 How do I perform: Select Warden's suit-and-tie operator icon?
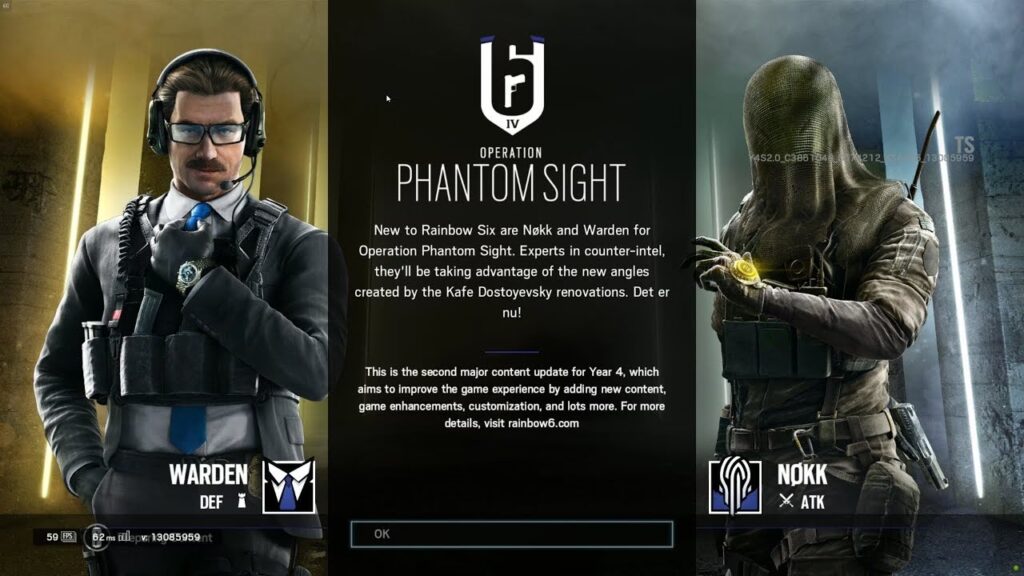pyautogui.click(x=288, y=485)
